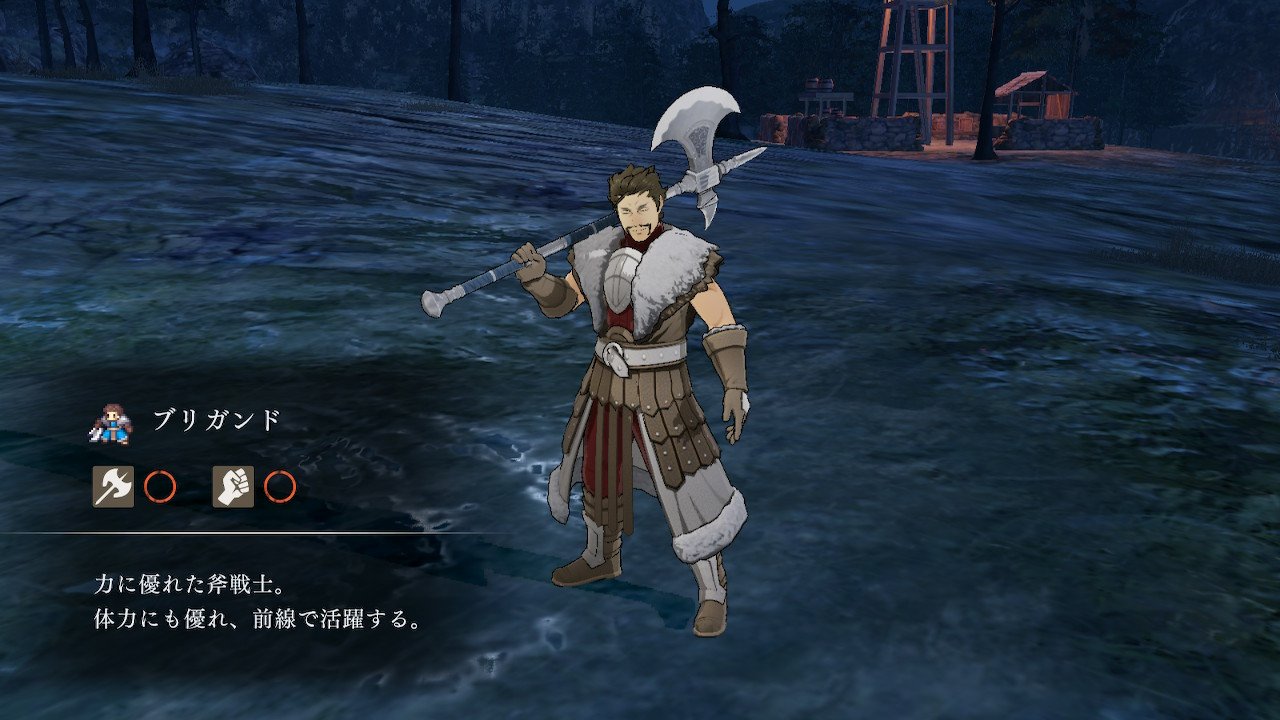The width and height of the screenshot is (1280, 720).
Task: Select the fist brawling proficiency icon
Action: [x=233, y=487]
